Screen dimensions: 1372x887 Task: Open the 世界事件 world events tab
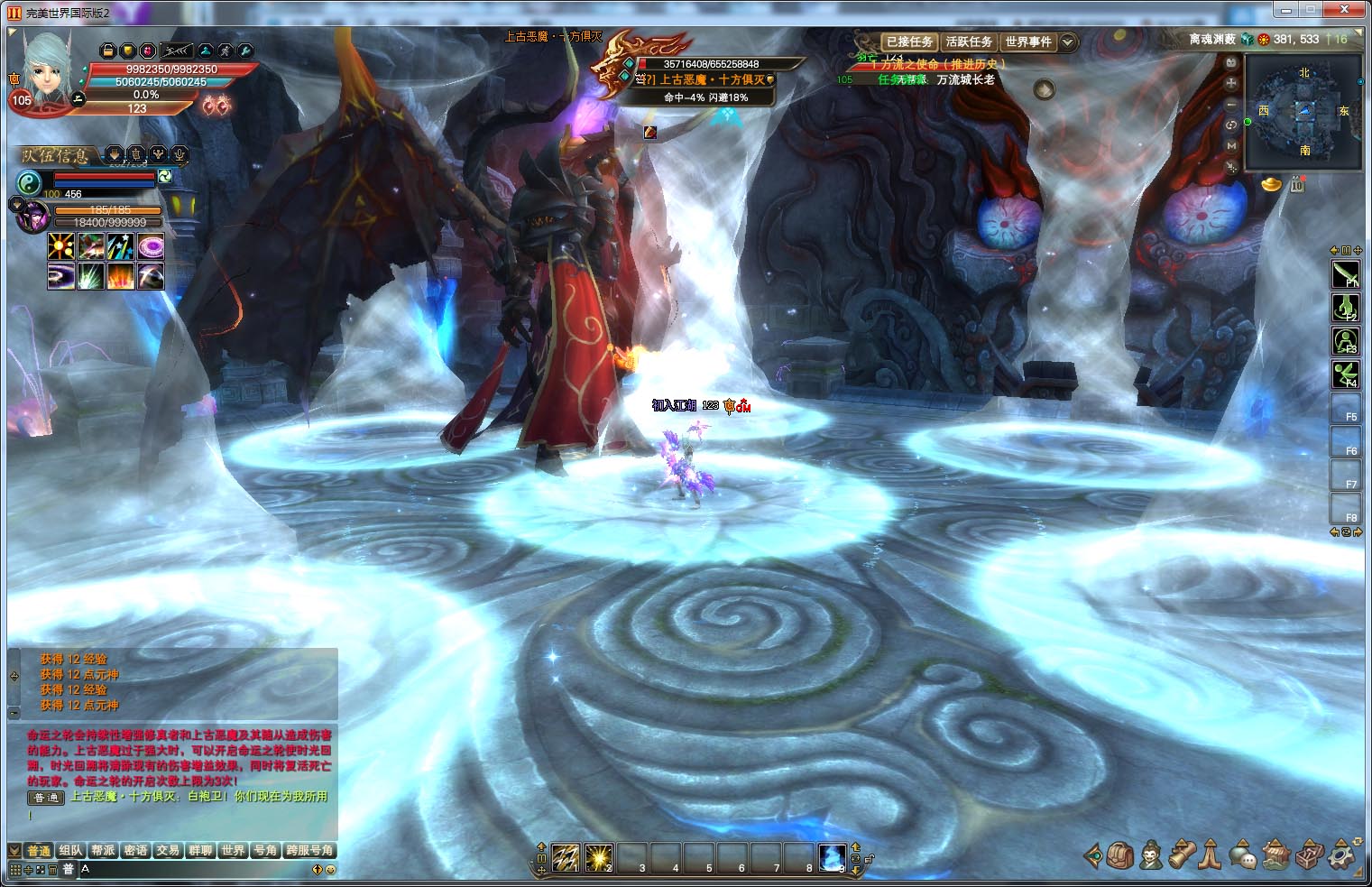pos(1028,42)
